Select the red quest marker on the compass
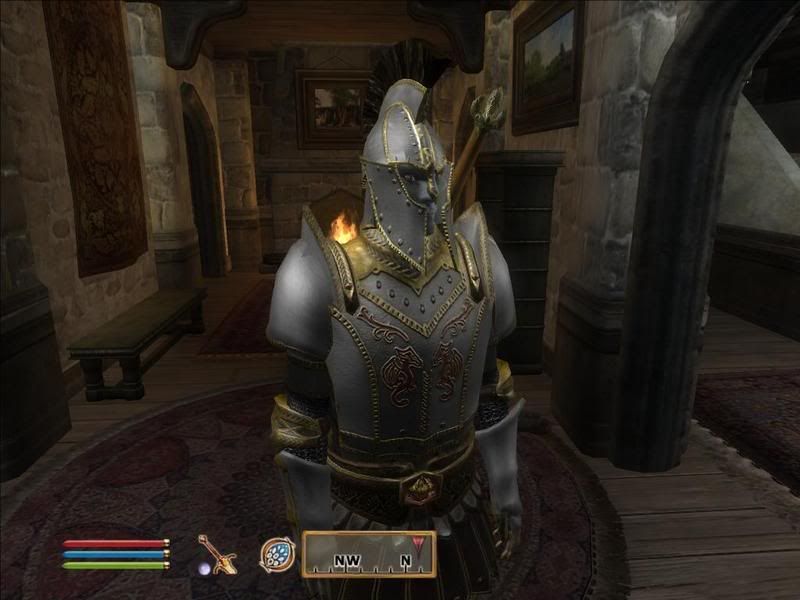Screen dimensions: 800x600 tap(418, 544)
